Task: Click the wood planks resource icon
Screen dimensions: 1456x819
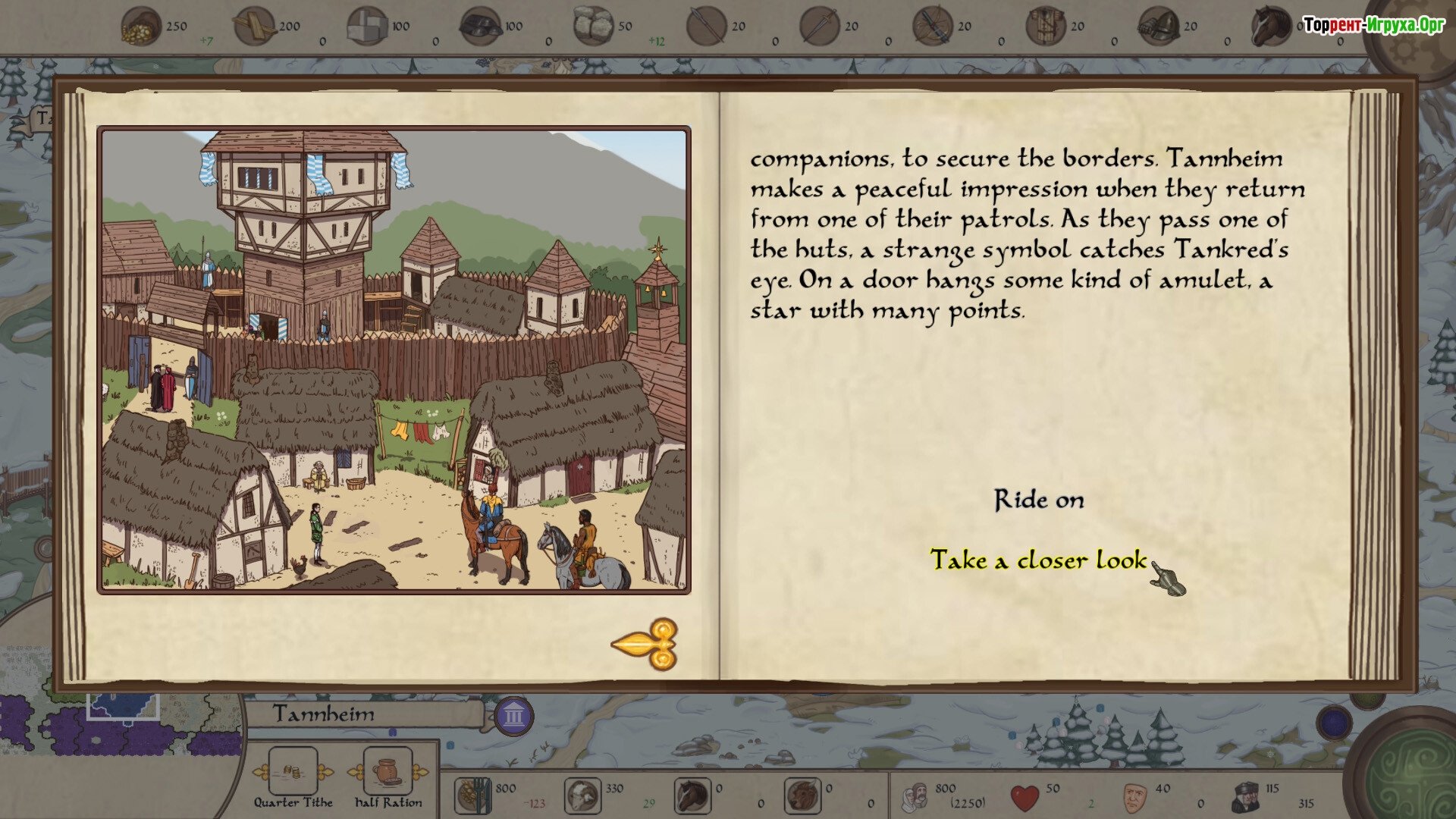Action: (254, 27)
